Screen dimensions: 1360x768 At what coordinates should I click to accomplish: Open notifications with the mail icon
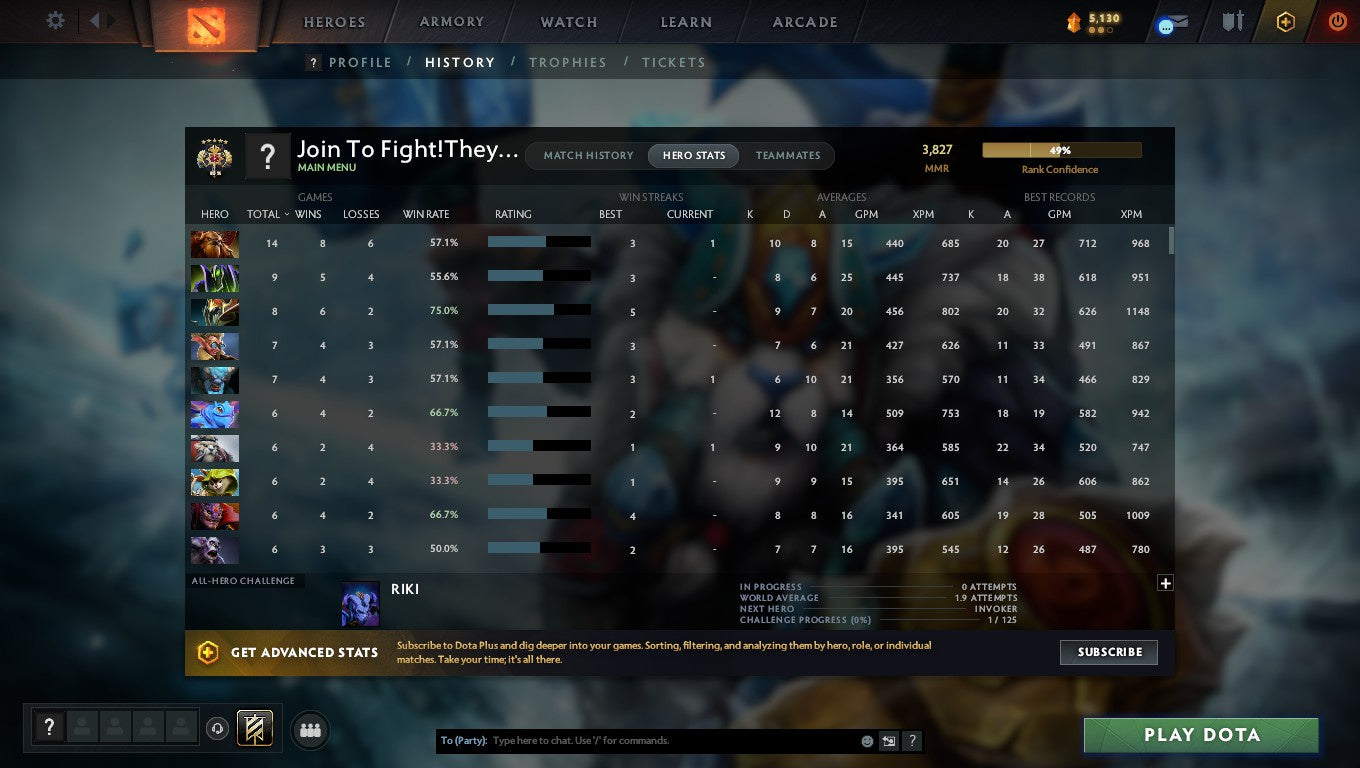click(1172, 21)
